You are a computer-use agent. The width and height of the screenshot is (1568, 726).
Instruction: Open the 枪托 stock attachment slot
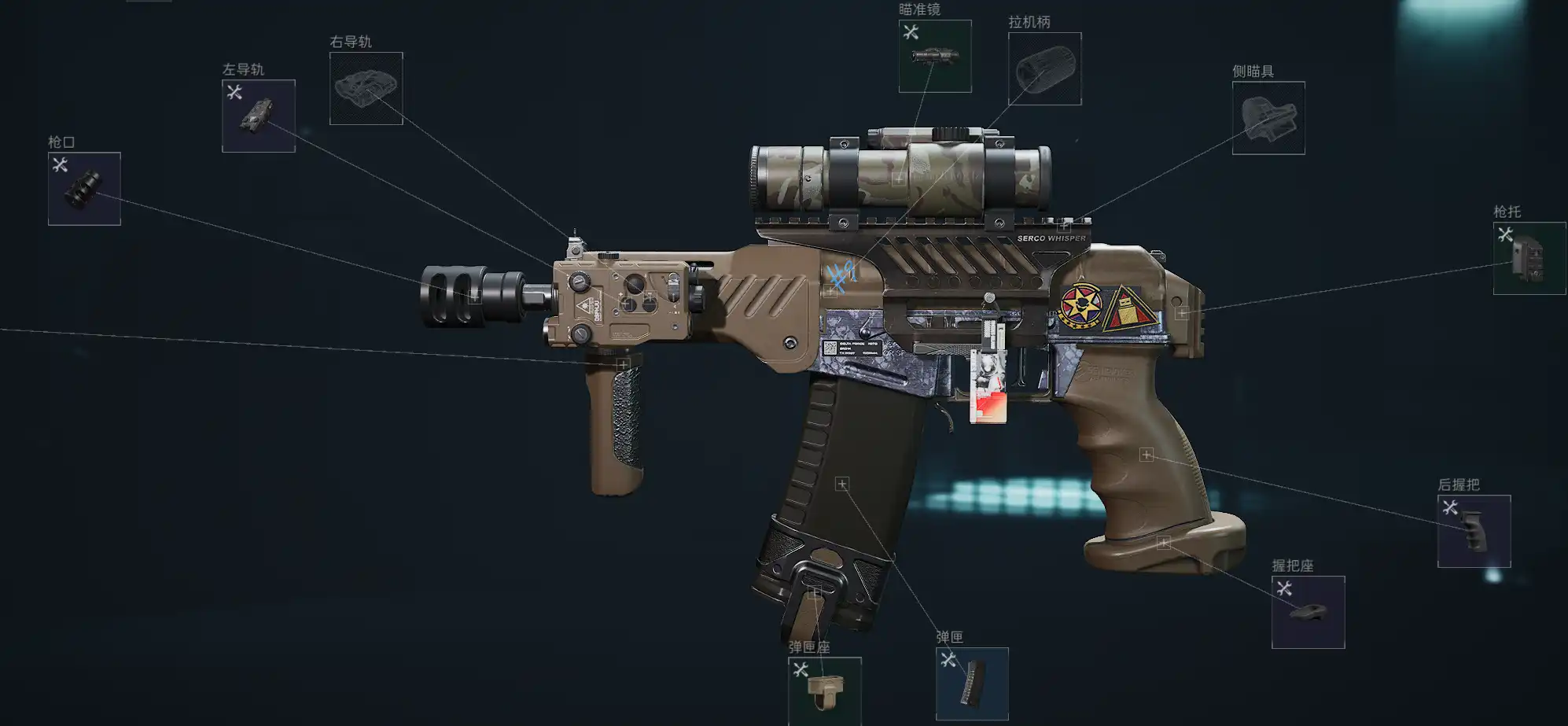(x=1529, y=258)
